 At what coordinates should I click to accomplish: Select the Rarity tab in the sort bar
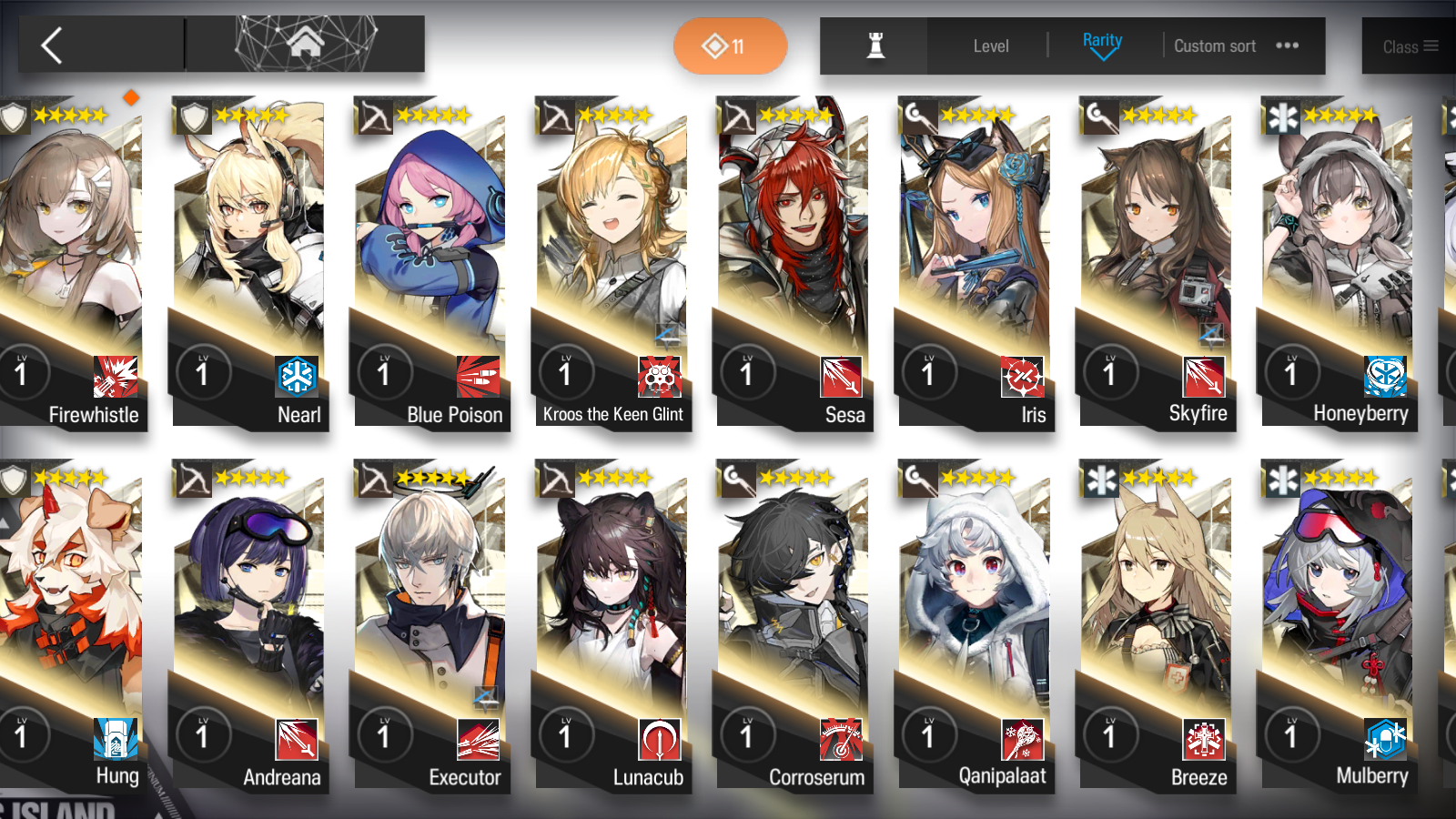click(1102, 40)
